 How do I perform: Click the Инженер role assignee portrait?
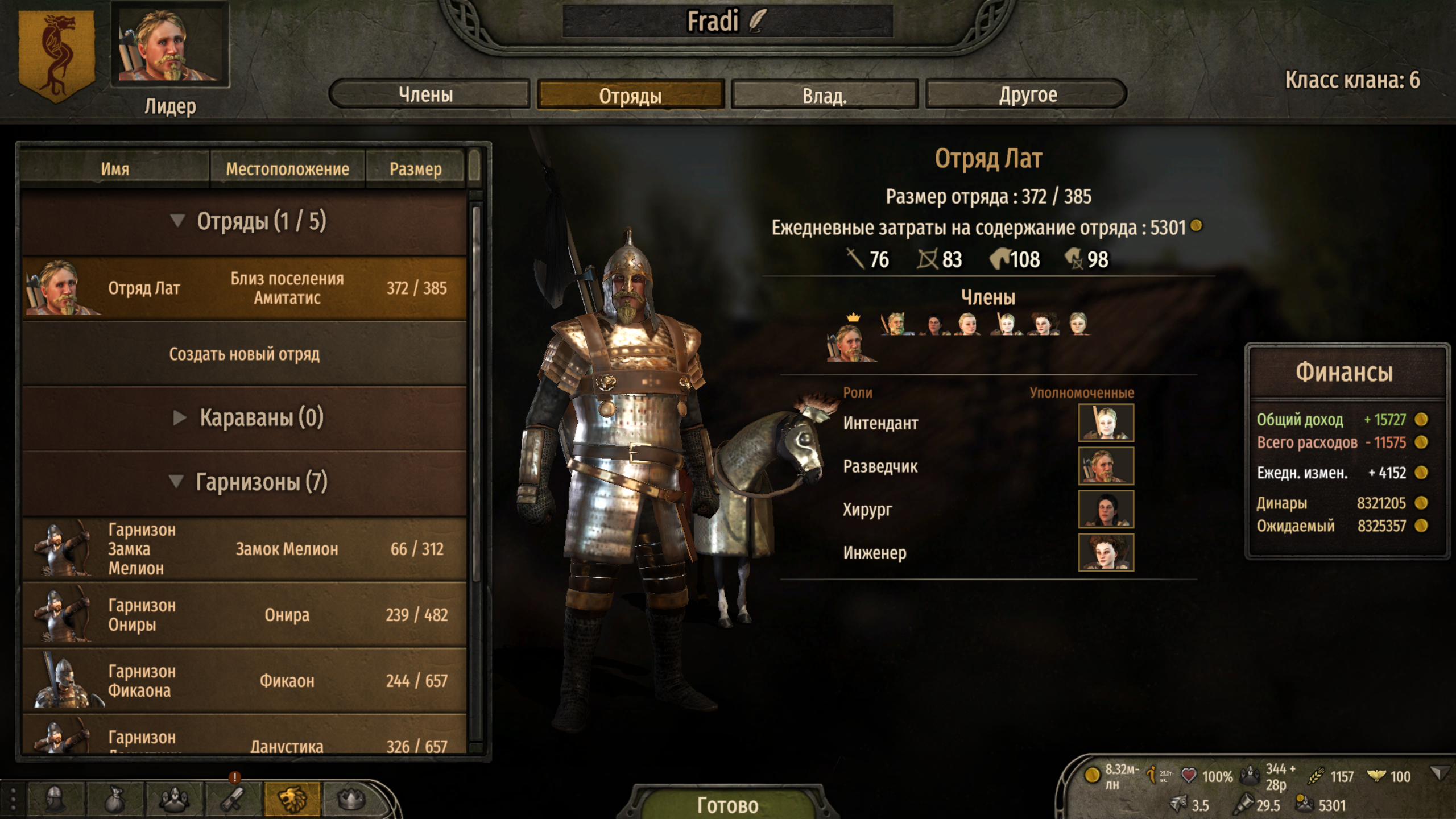1106,552
